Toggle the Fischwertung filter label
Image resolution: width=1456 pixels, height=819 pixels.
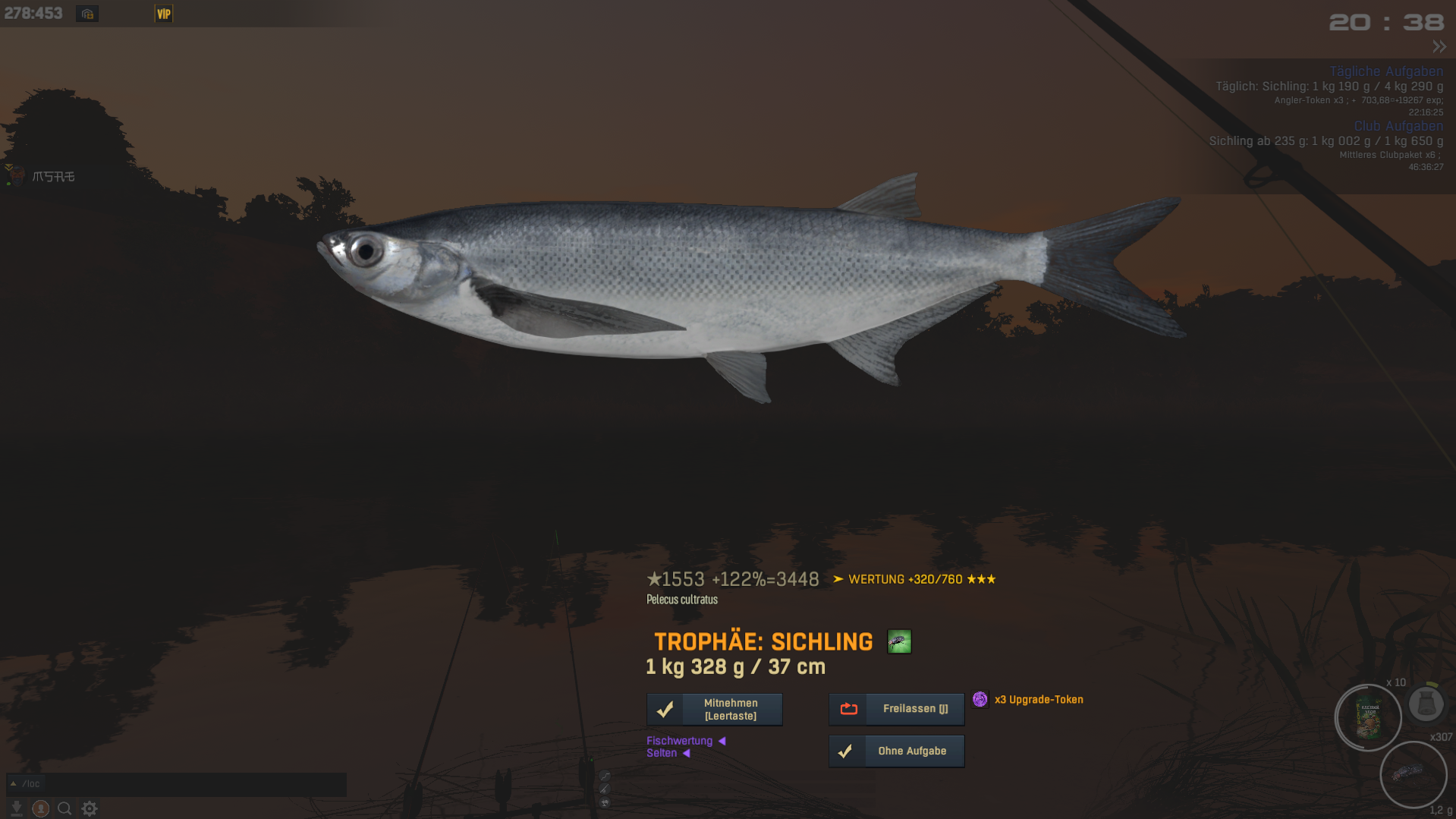point(680,741)
